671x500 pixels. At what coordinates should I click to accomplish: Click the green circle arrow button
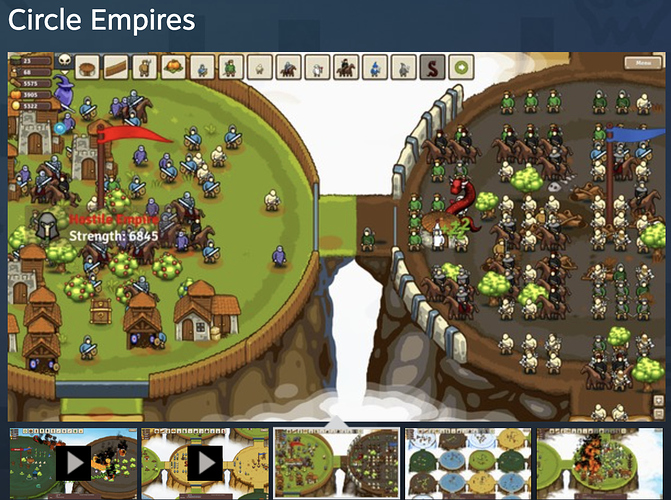[x=462, y=68]
